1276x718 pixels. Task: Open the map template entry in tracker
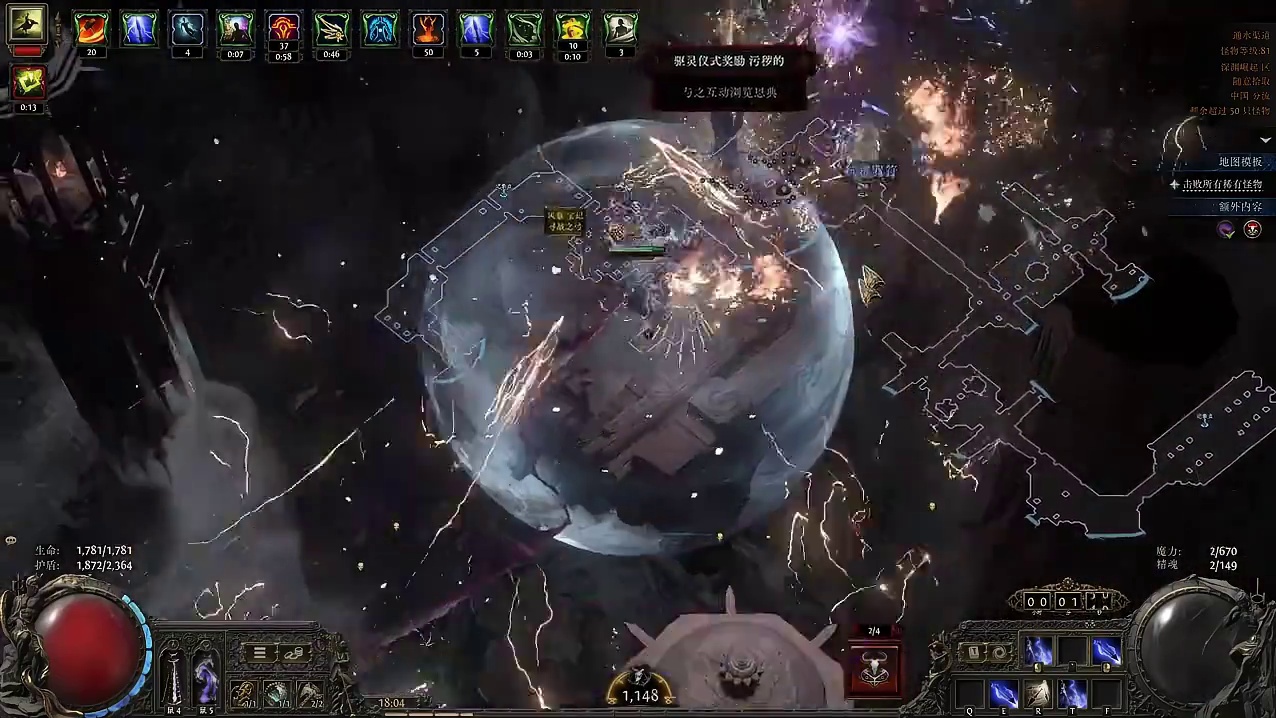[1240, 162]
